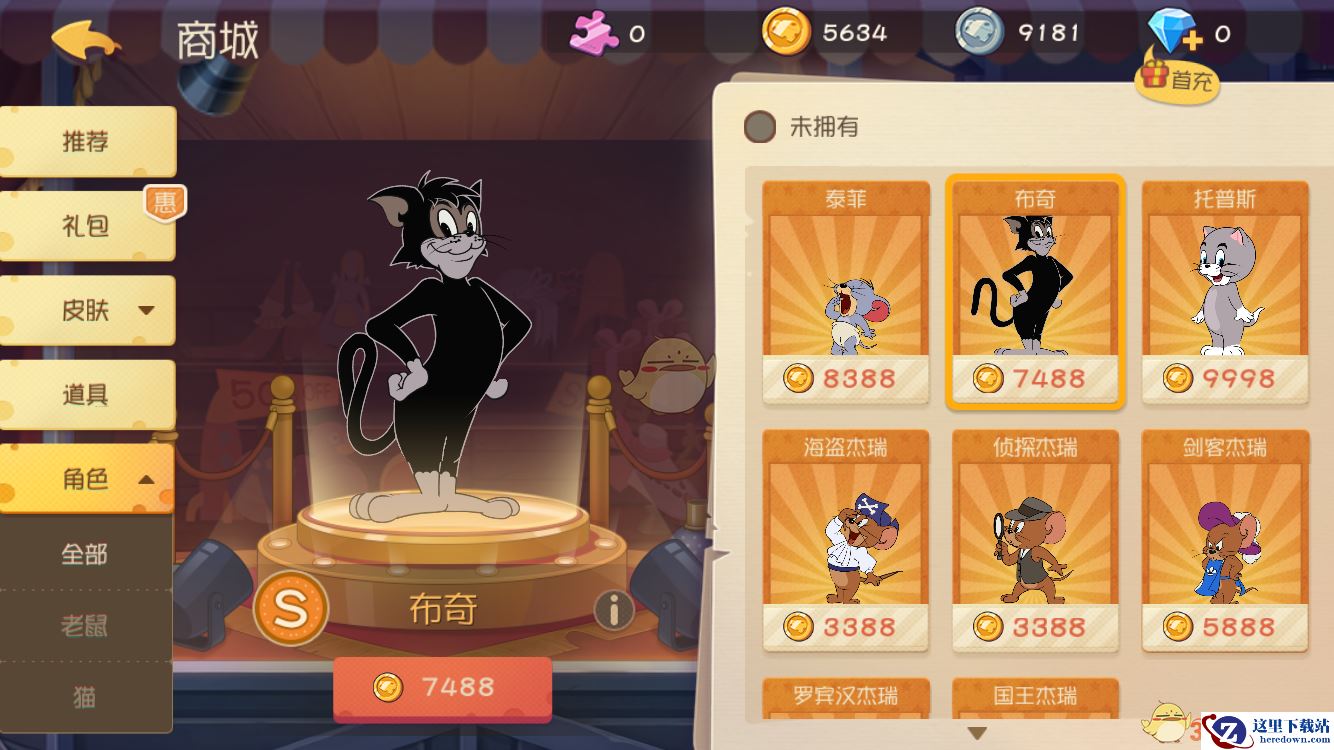Select the 泰菲 character card

(x=845, y=290)
